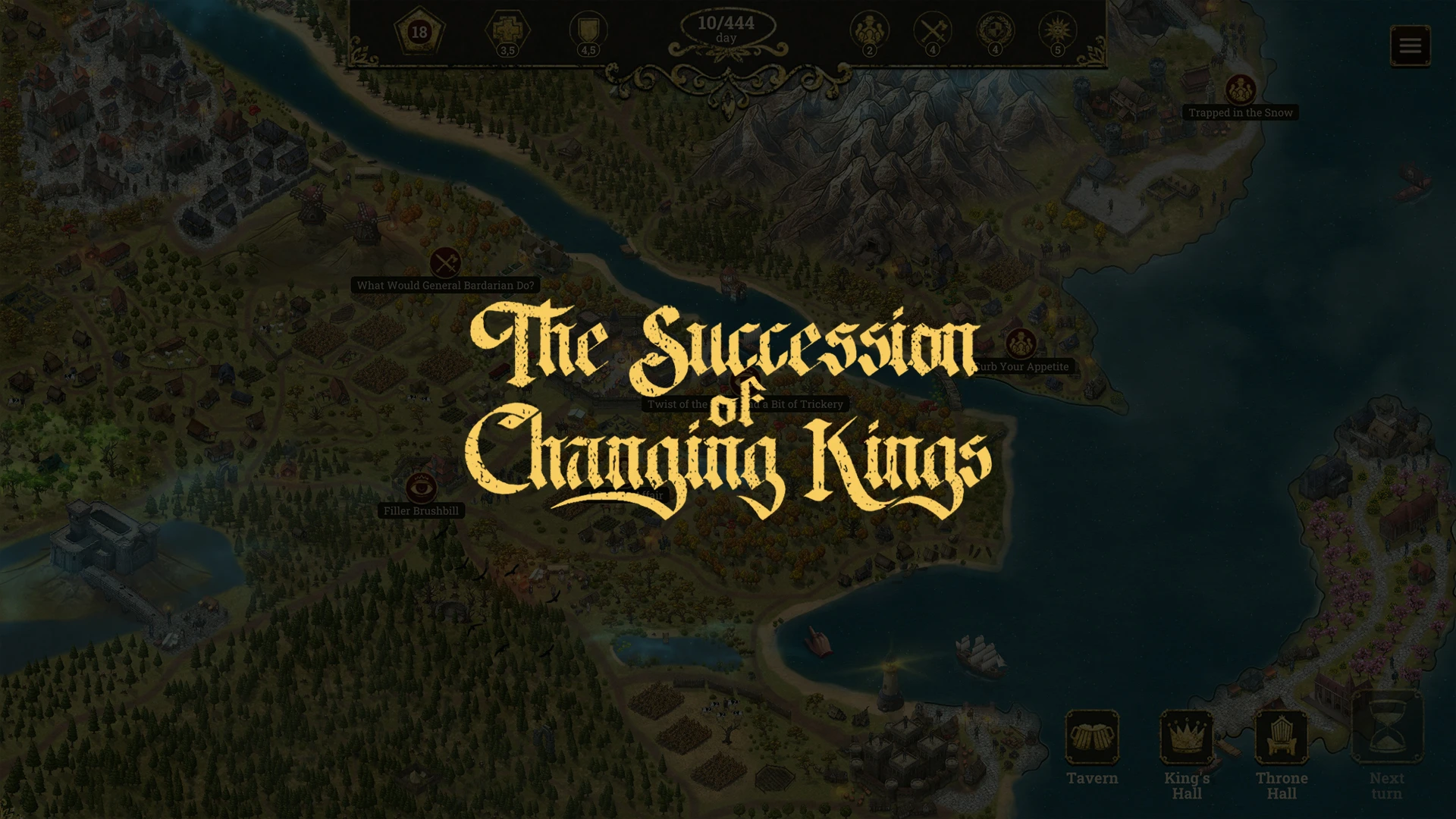Open the 'Trapped in the Snow' quest marker

coord(1241,89)
